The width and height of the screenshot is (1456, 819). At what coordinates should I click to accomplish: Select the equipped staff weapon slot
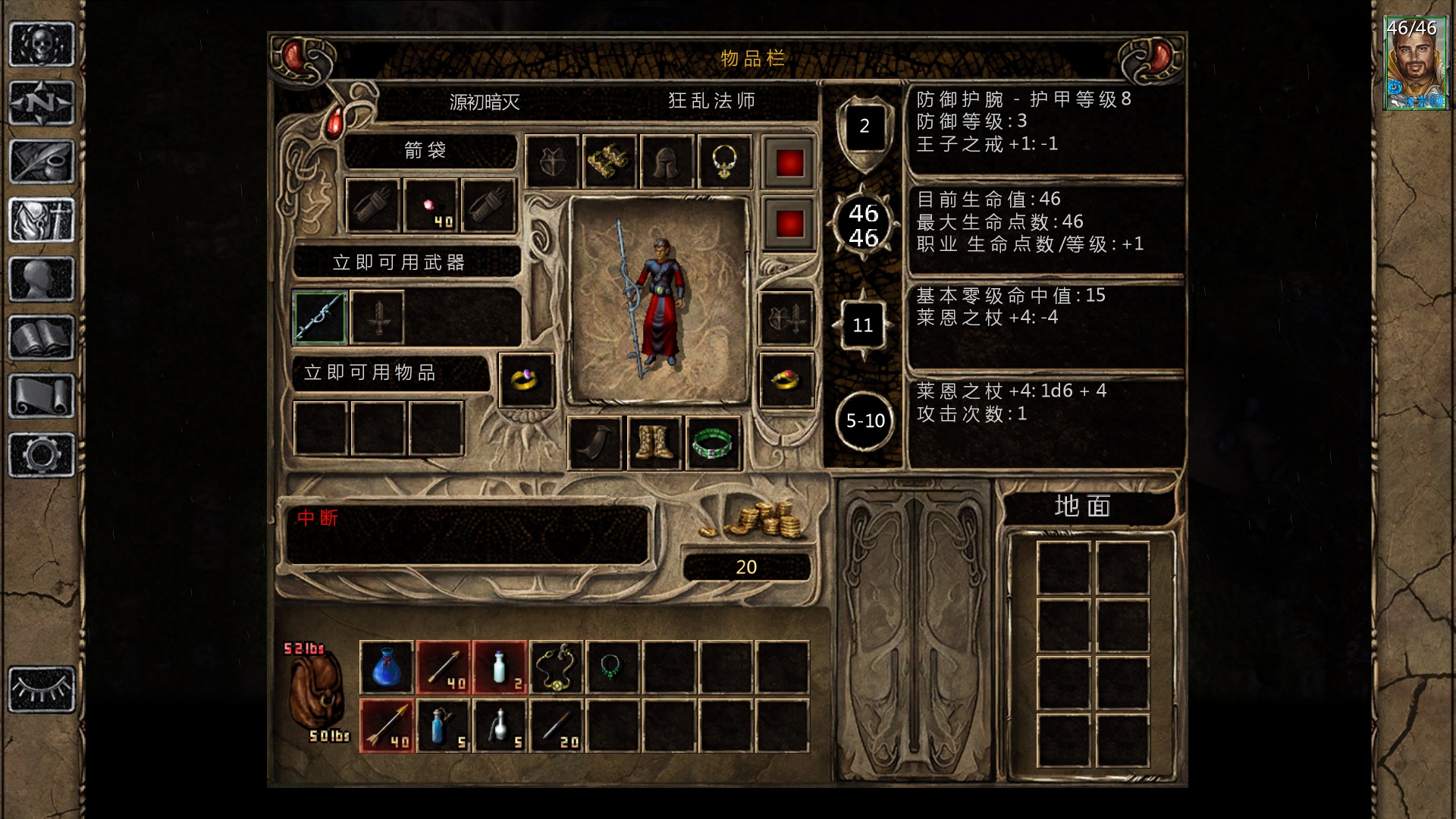coord(320,318)
